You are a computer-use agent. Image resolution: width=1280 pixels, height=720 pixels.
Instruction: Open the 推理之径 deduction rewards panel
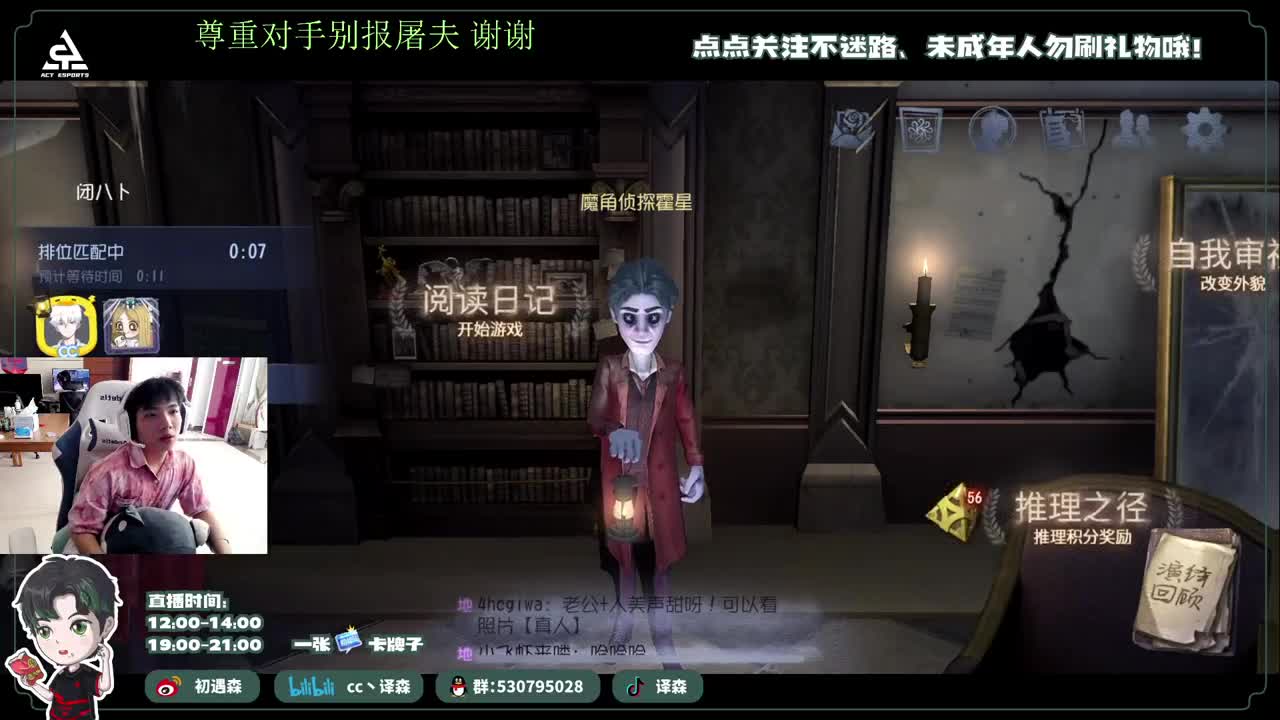click(1084, 508)
